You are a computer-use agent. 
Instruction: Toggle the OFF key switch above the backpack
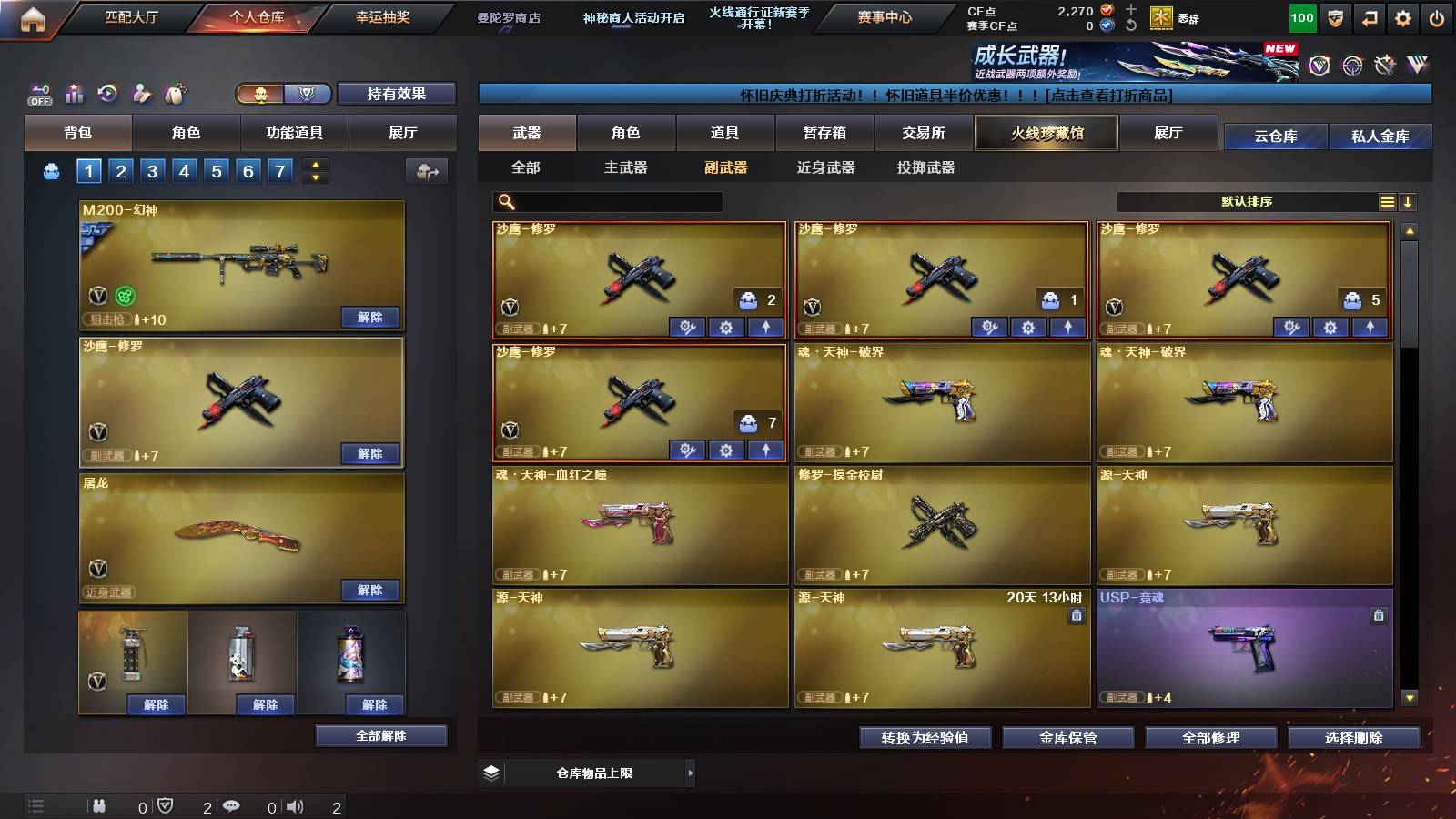point(38,92)
